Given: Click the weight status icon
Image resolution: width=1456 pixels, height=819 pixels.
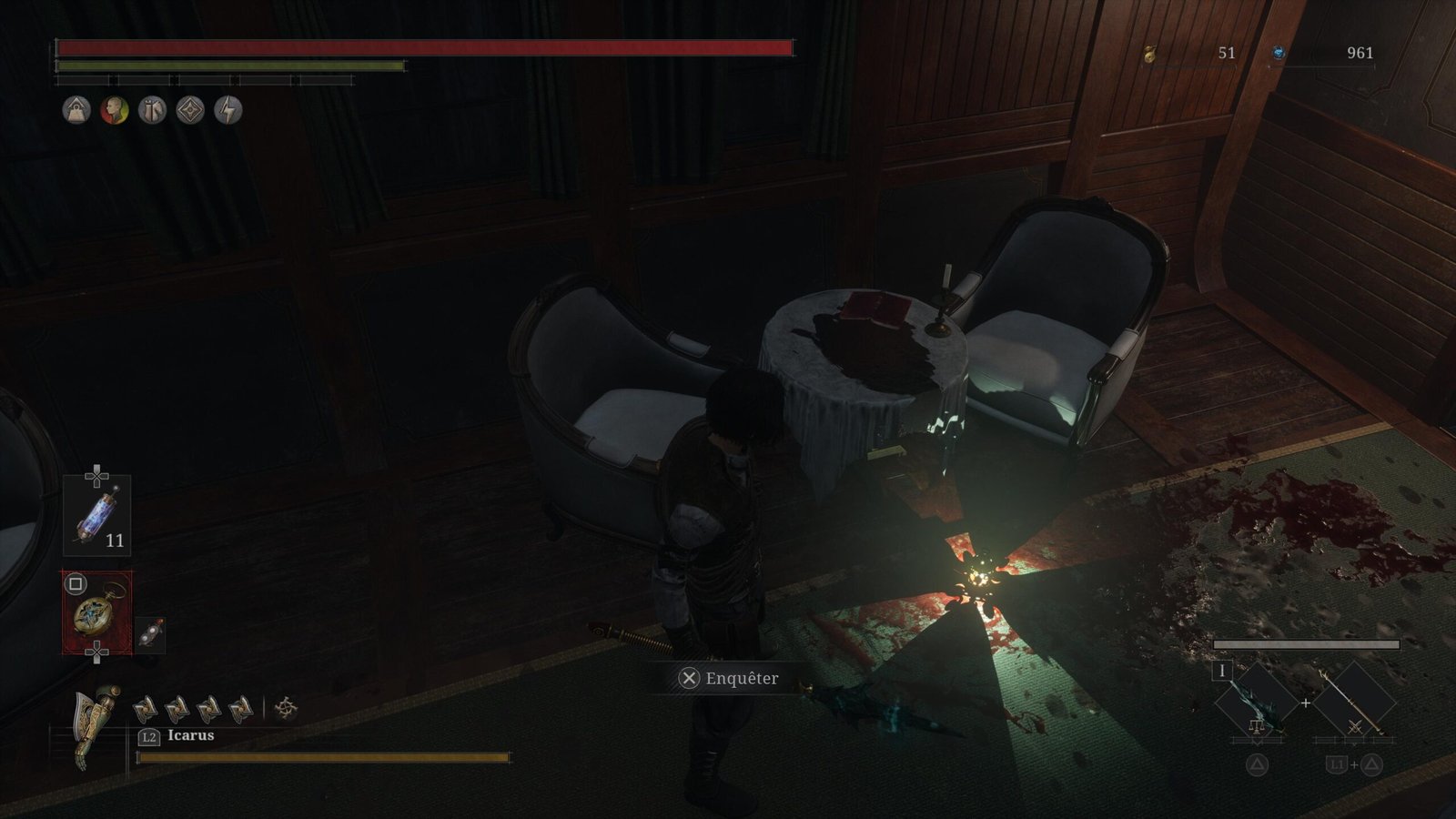Looking at the screenshot, I should [x=76, y=111].
